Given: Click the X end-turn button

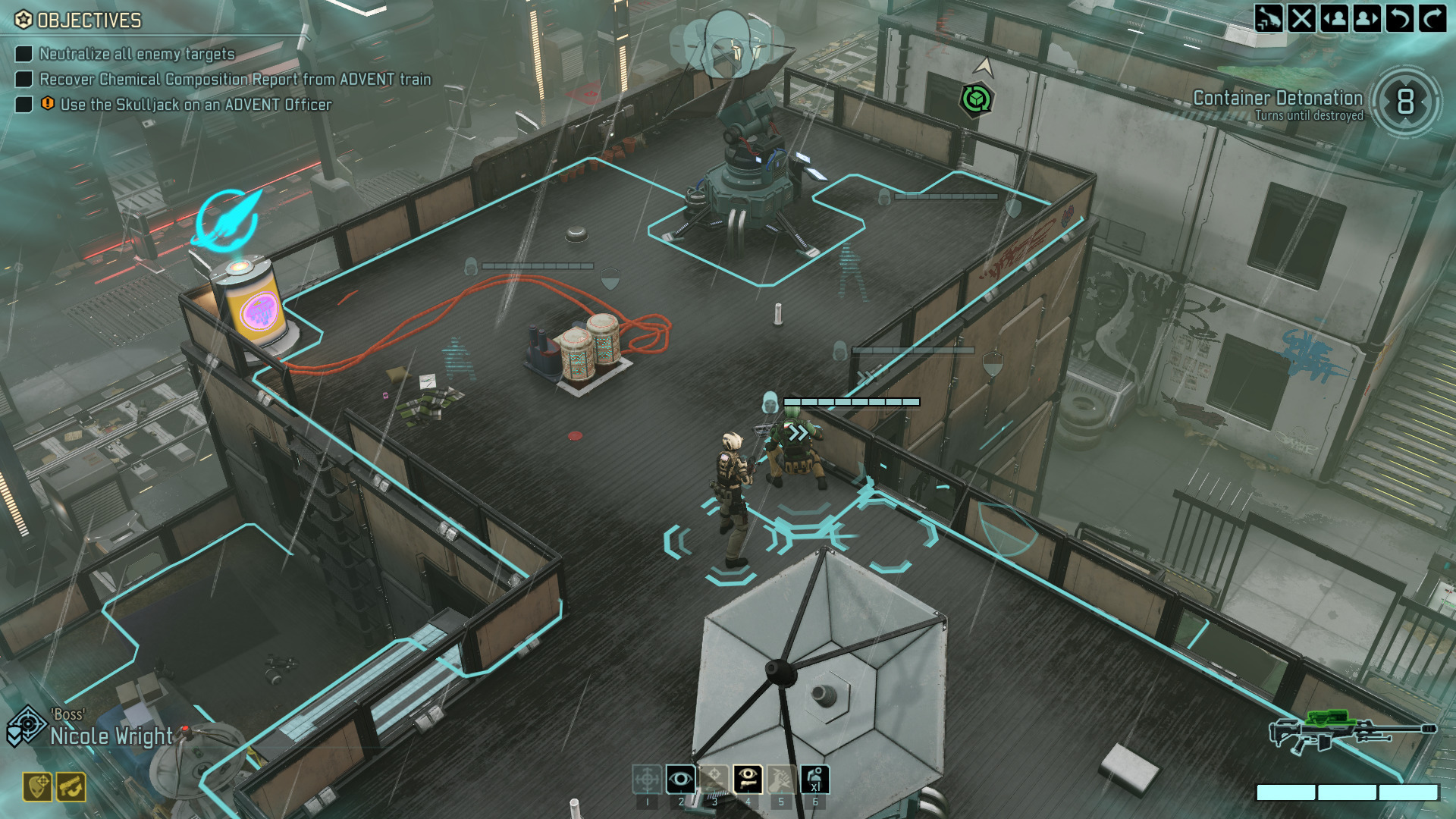Looking at the screenshot, I should click(x=1301, y=17).
